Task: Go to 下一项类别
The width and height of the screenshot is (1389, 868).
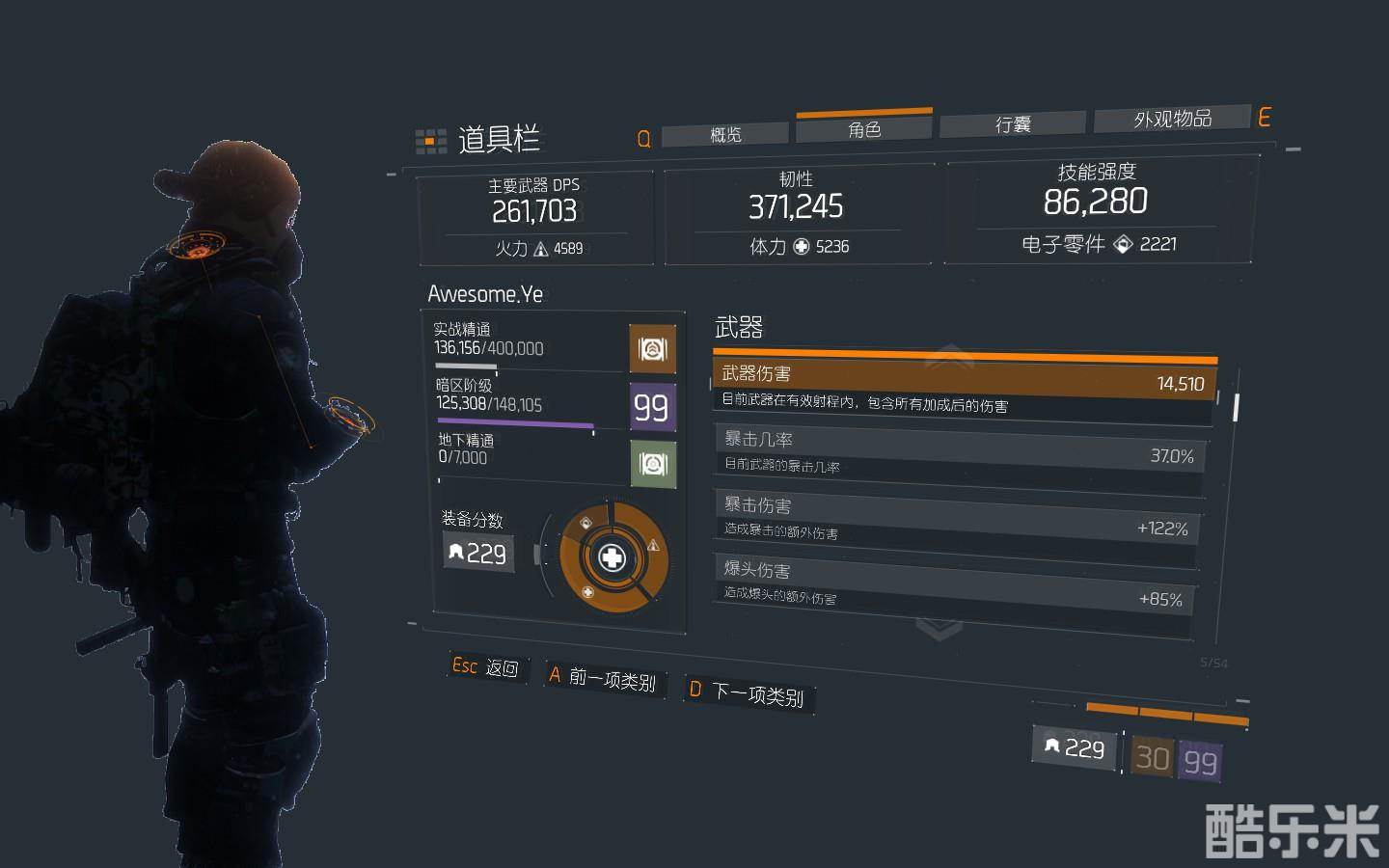Action: [748, 692]
